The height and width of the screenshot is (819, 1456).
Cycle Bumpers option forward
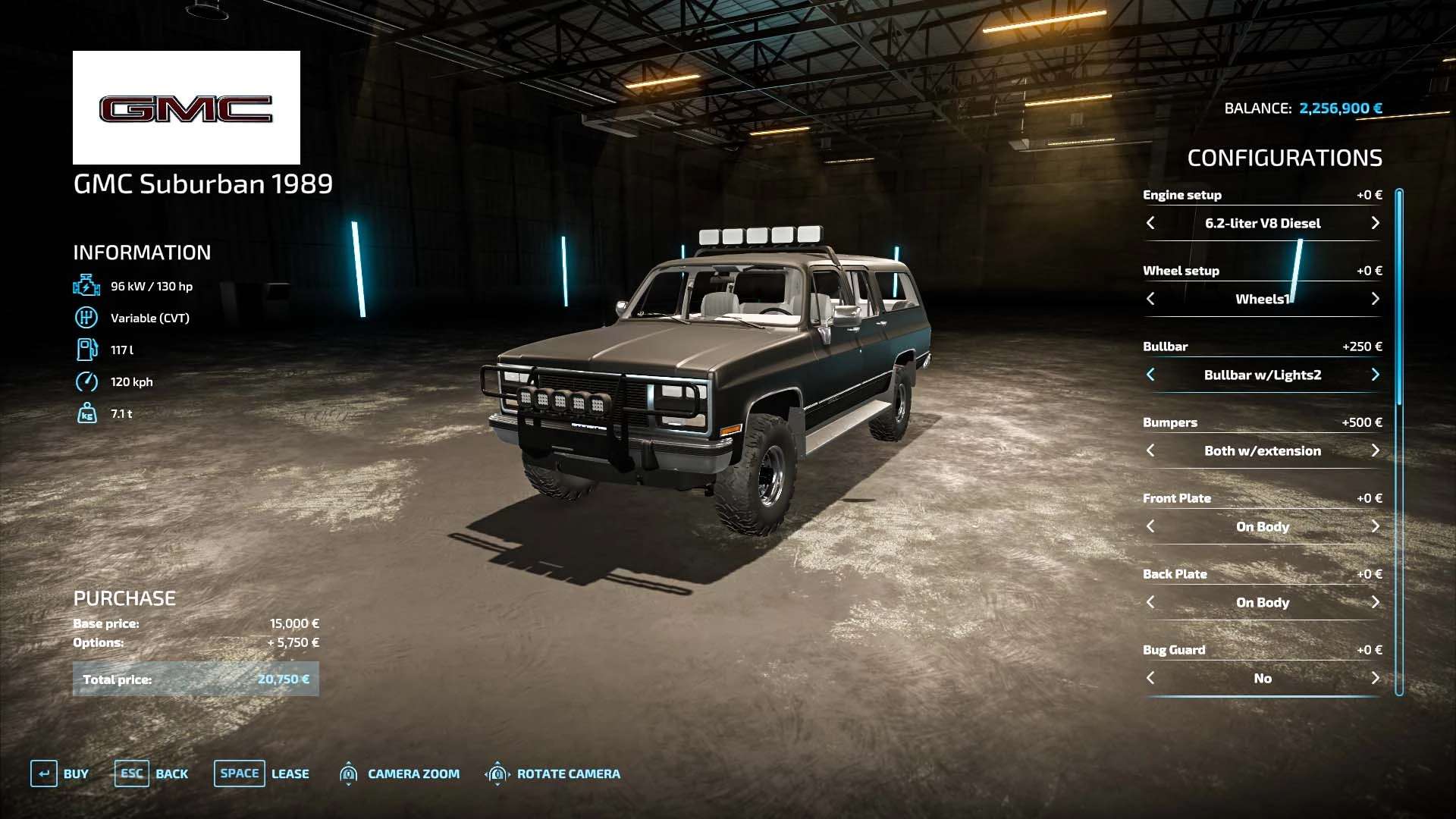1375,450
